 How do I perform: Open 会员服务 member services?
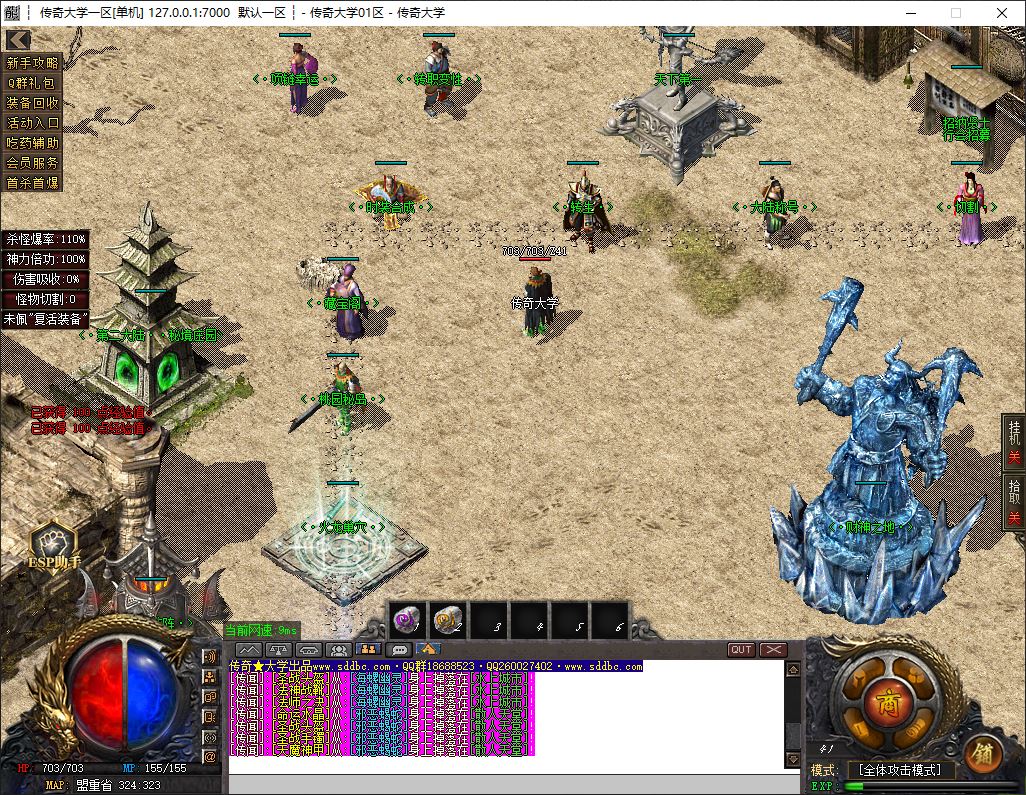point(33,162)
